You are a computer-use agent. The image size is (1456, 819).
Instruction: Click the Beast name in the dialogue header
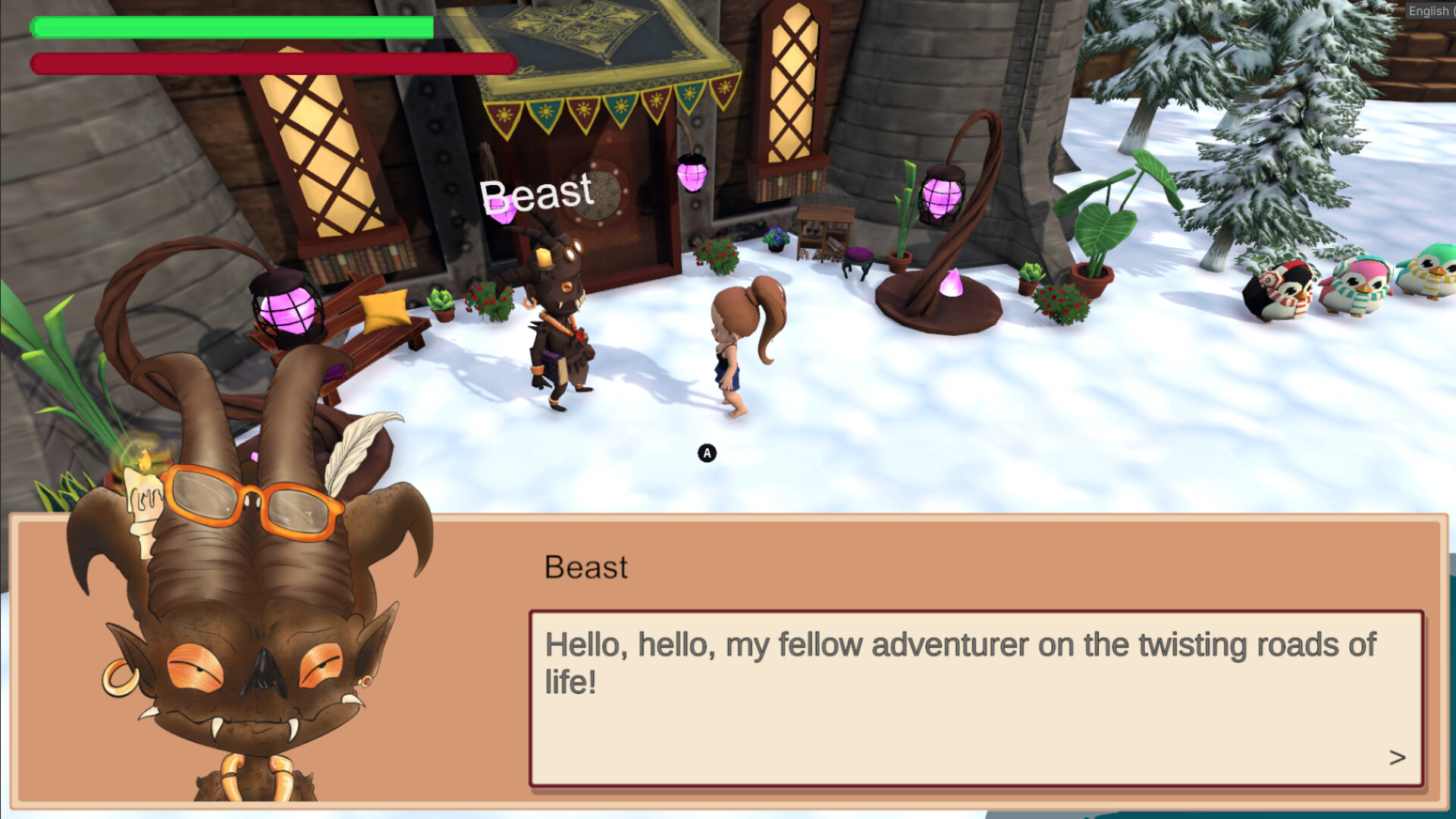pyautogui.click(x=586, y=567)
